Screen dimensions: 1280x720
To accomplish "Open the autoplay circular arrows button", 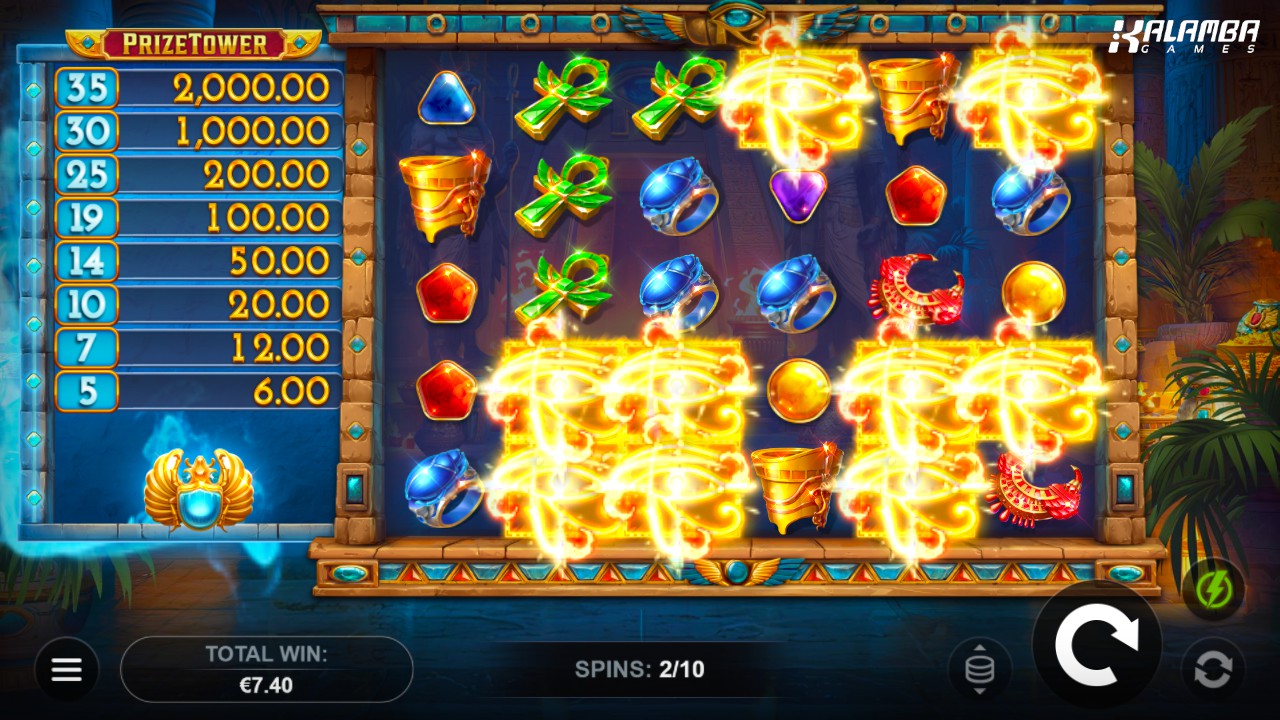I will (x=1213, y=669).
